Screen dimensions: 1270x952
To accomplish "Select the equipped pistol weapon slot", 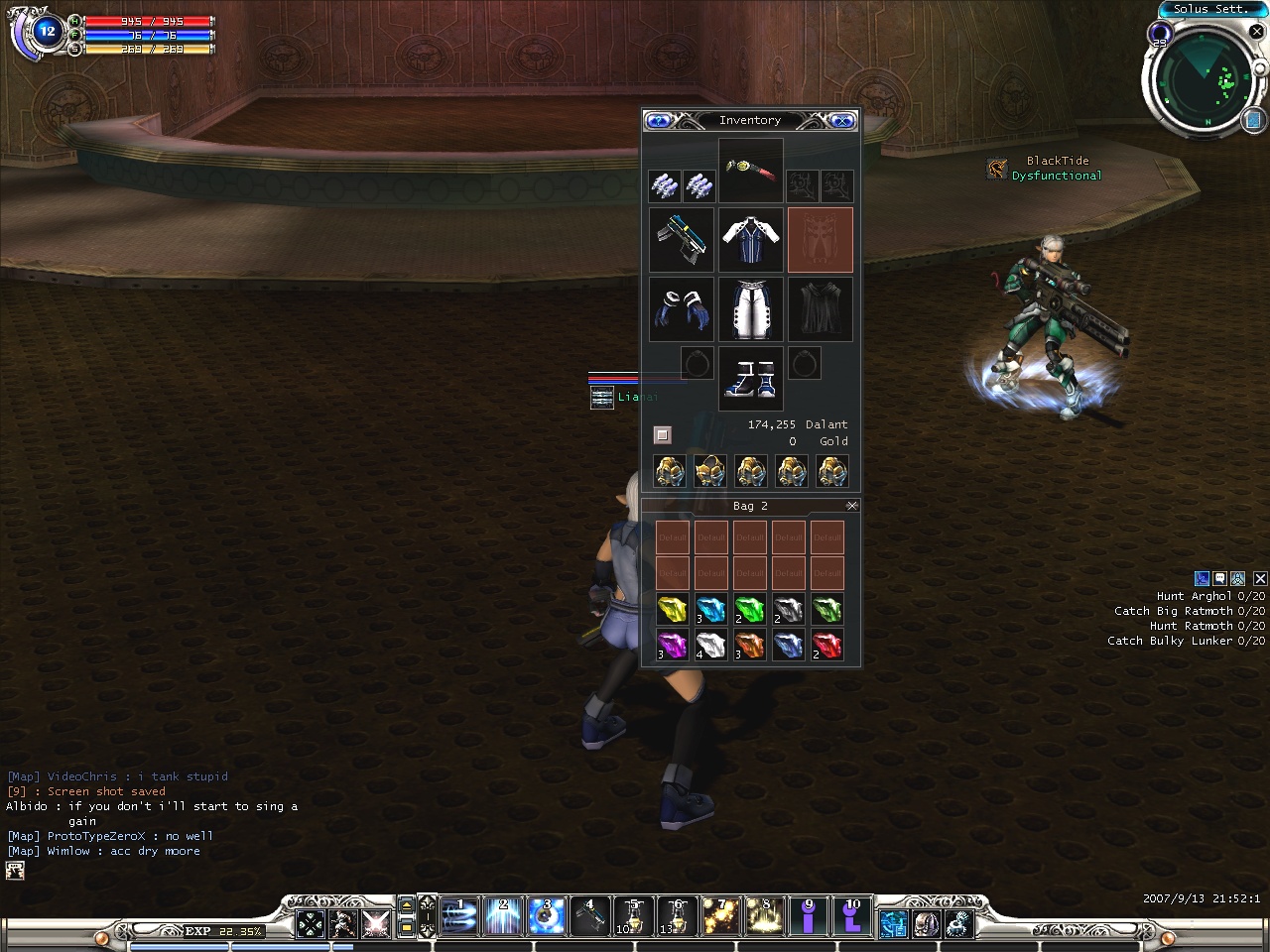I will click(x=682, y=240).
